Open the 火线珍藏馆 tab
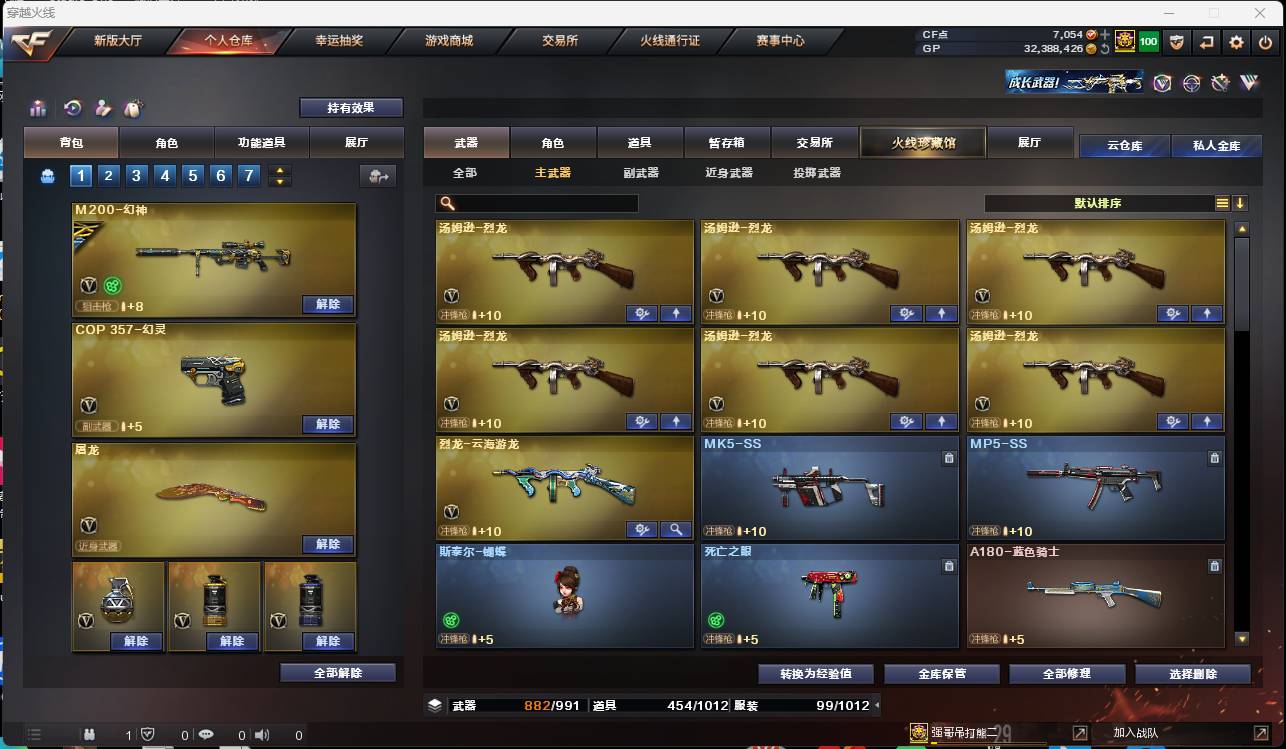This screenshot has width=1286, height=749. coord(921,142)
